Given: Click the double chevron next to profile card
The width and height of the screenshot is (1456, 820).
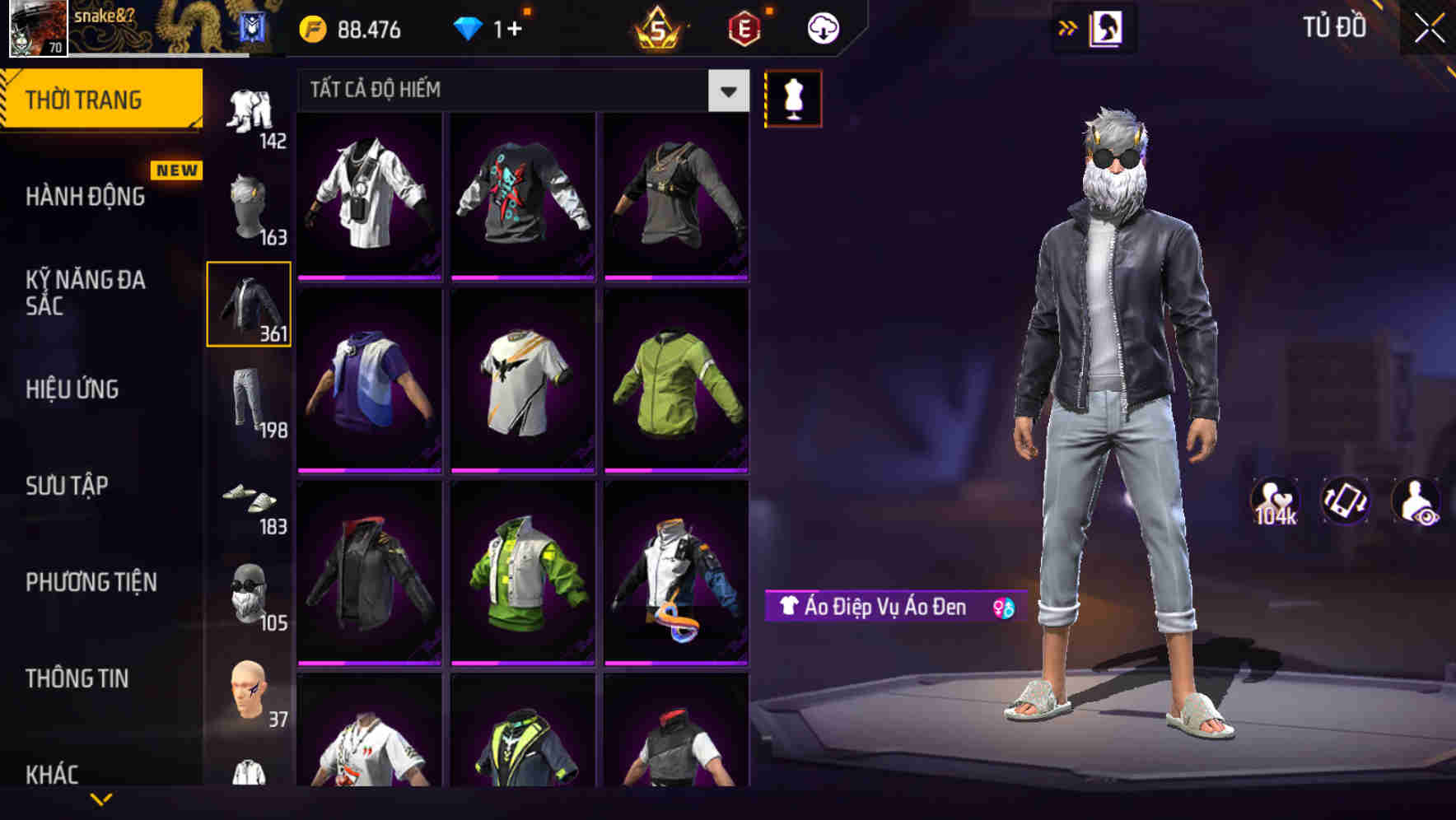Looking at the screenshot, I should tap(1067, 27).
